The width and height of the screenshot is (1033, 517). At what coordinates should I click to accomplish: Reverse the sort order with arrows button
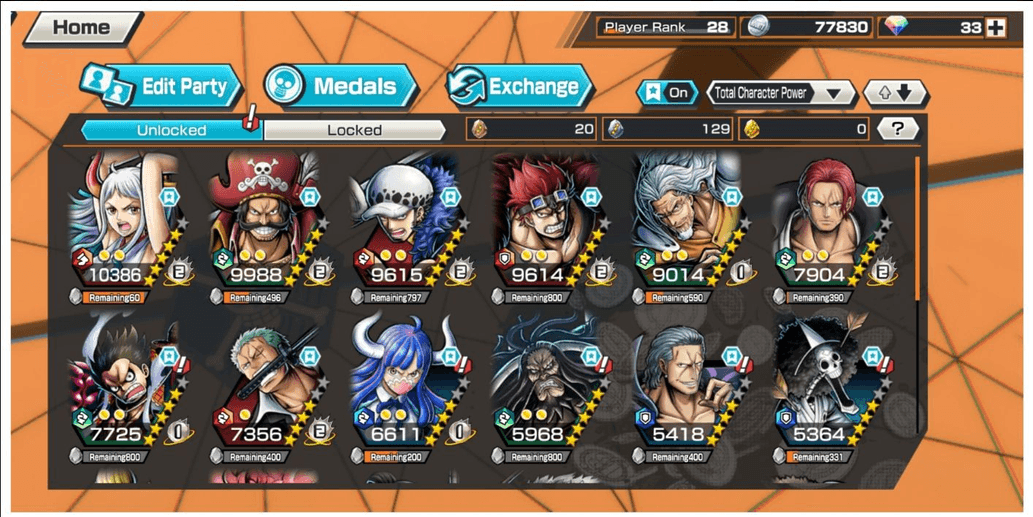[x=895, y=93]
